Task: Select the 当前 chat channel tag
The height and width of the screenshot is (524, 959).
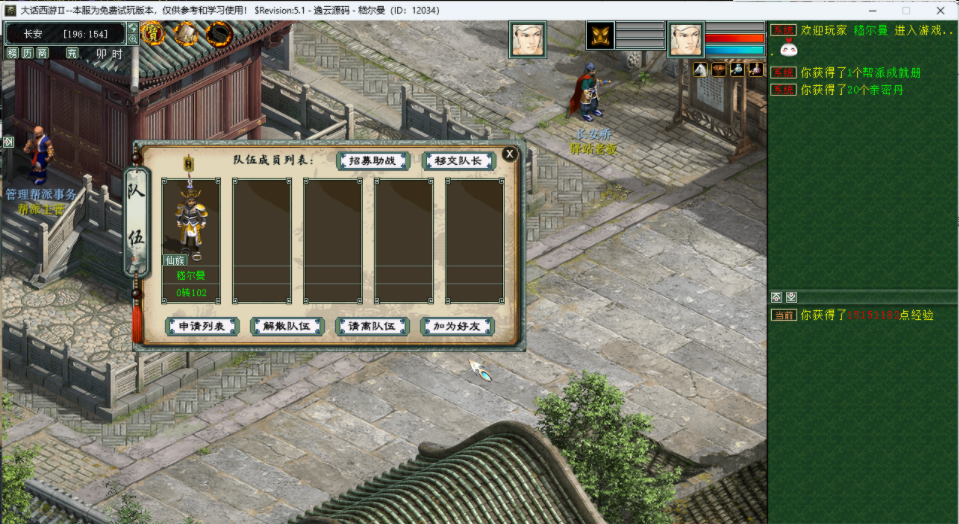Action: pos(783,315)
